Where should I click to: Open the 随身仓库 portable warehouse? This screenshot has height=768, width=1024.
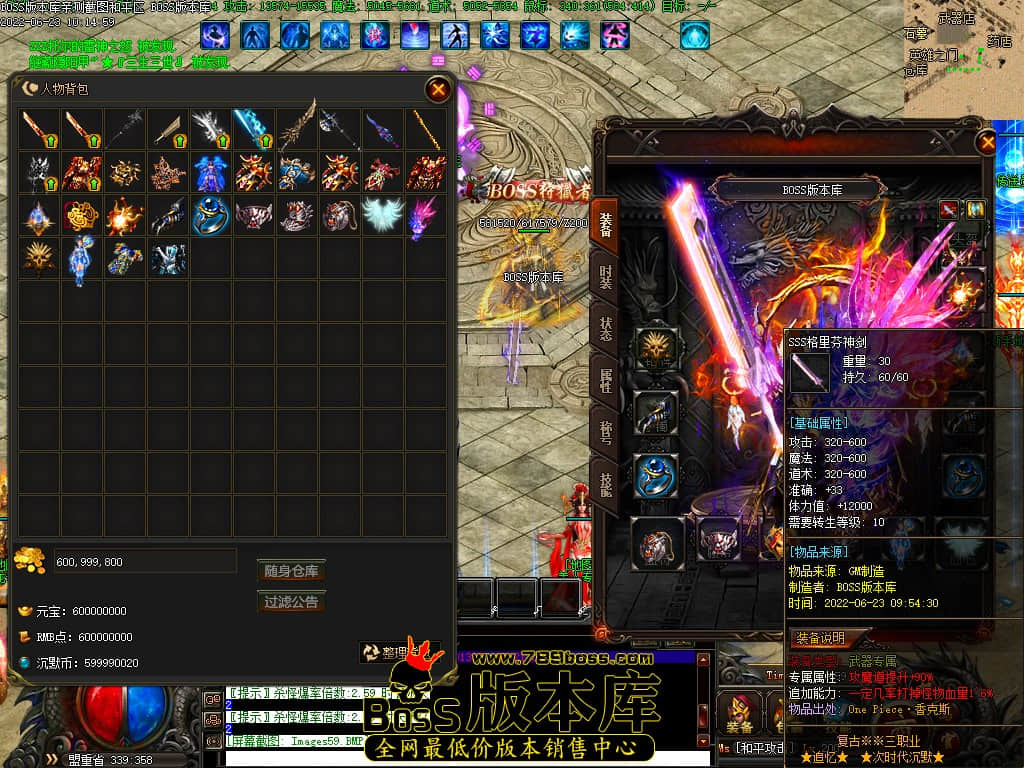(291, 571)
